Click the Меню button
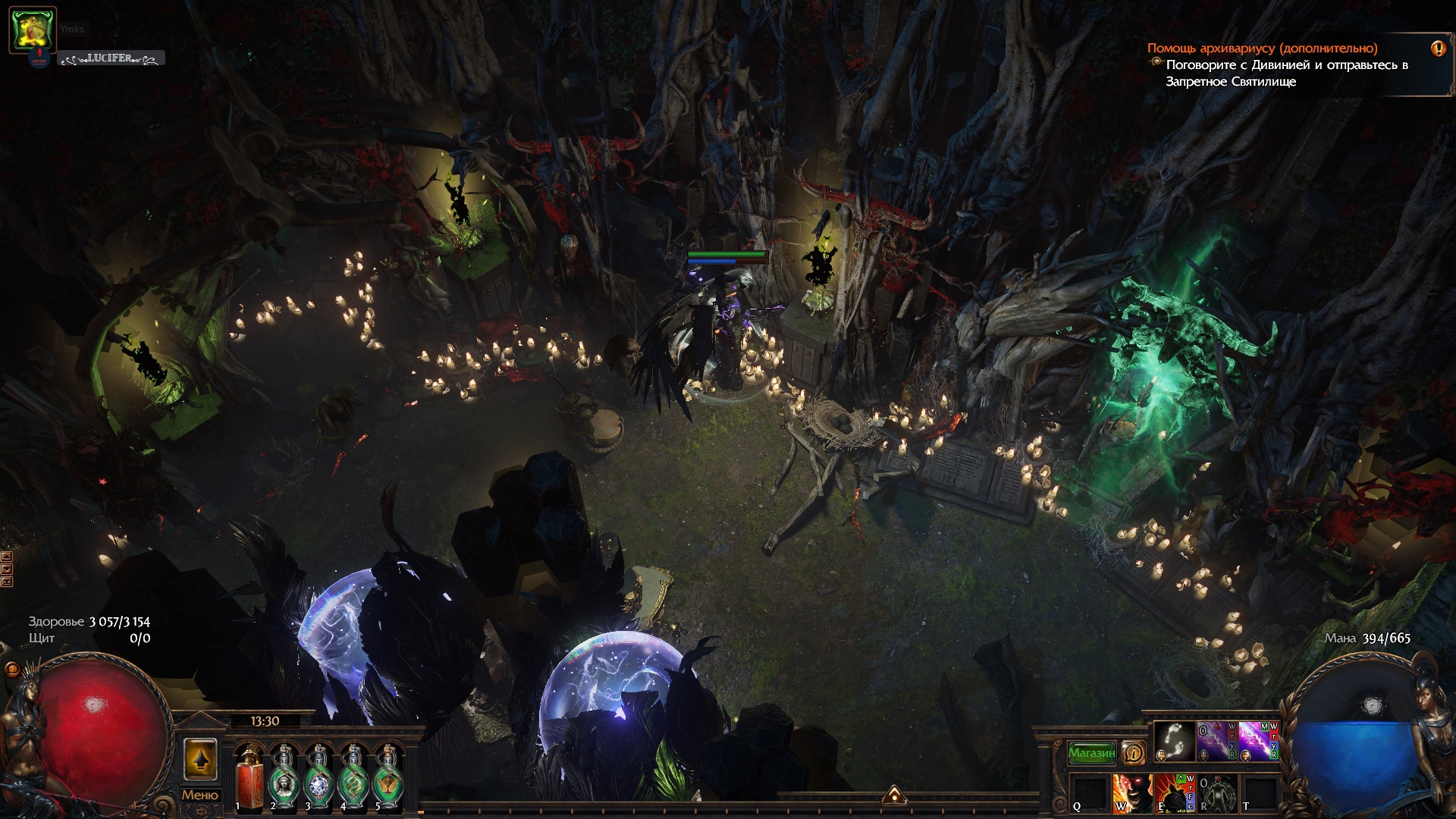This screenshot has width=1456, height=819. 199,795
